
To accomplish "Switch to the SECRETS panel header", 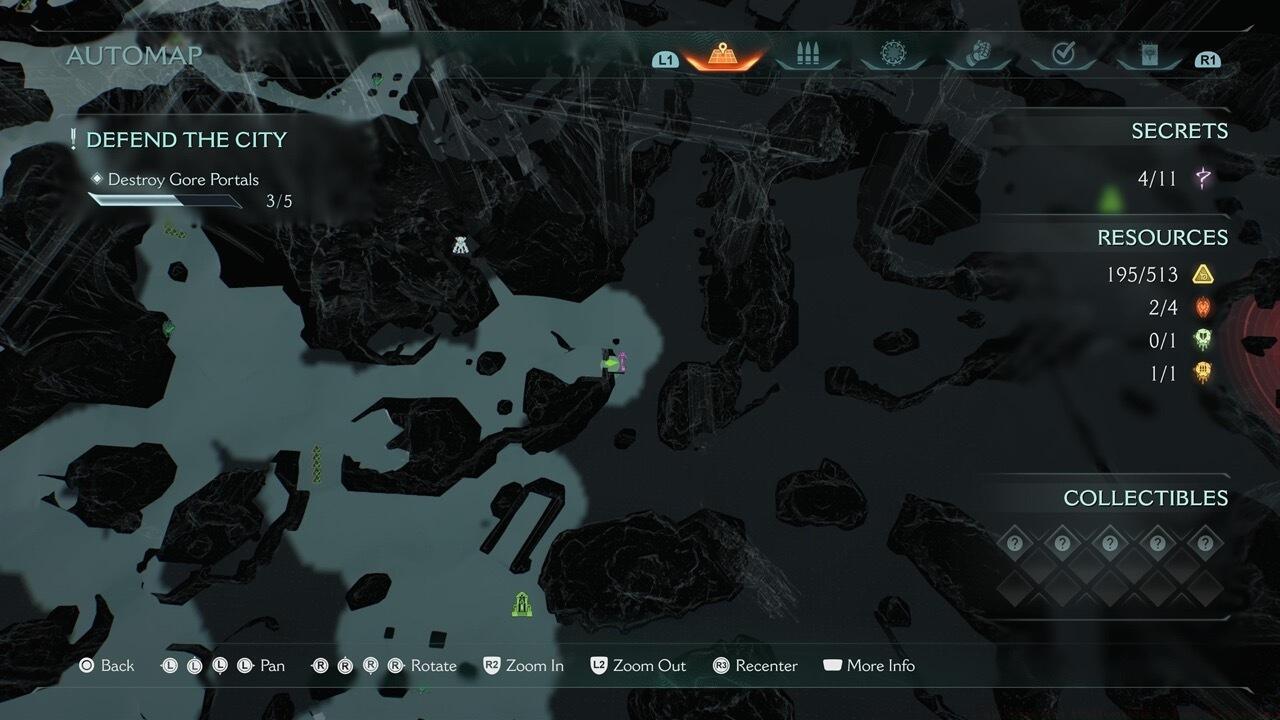I will [x=1181, y=130].
